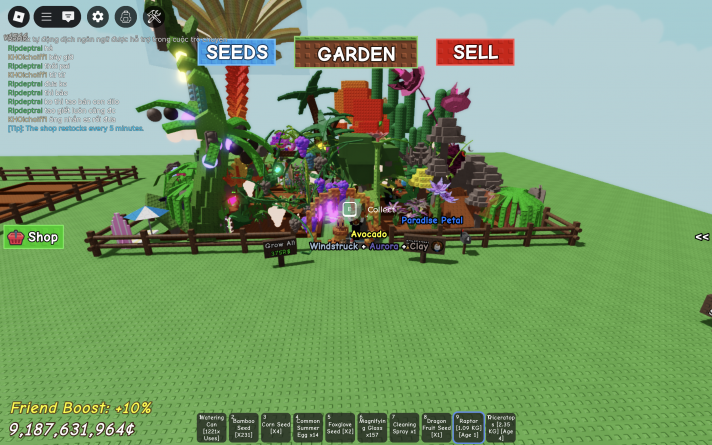
Task: Equip the Triceratops pet slot
Action: (500, 427)
